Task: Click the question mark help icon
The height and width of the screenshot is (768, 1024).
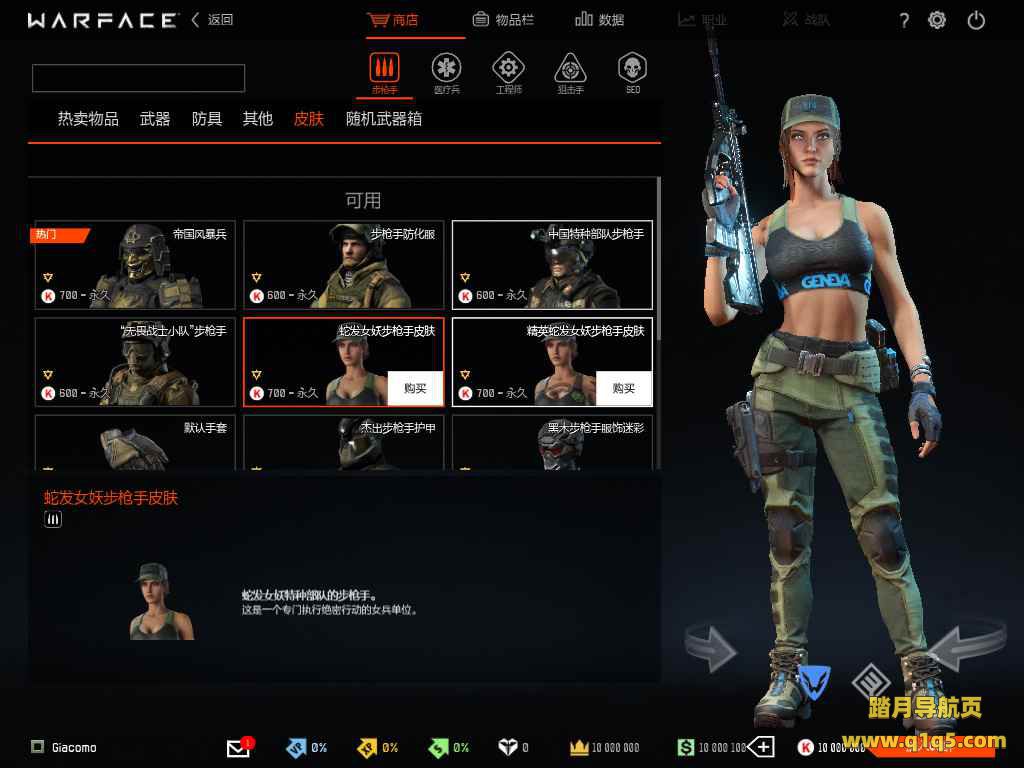Action: click(x=904, y=20)
